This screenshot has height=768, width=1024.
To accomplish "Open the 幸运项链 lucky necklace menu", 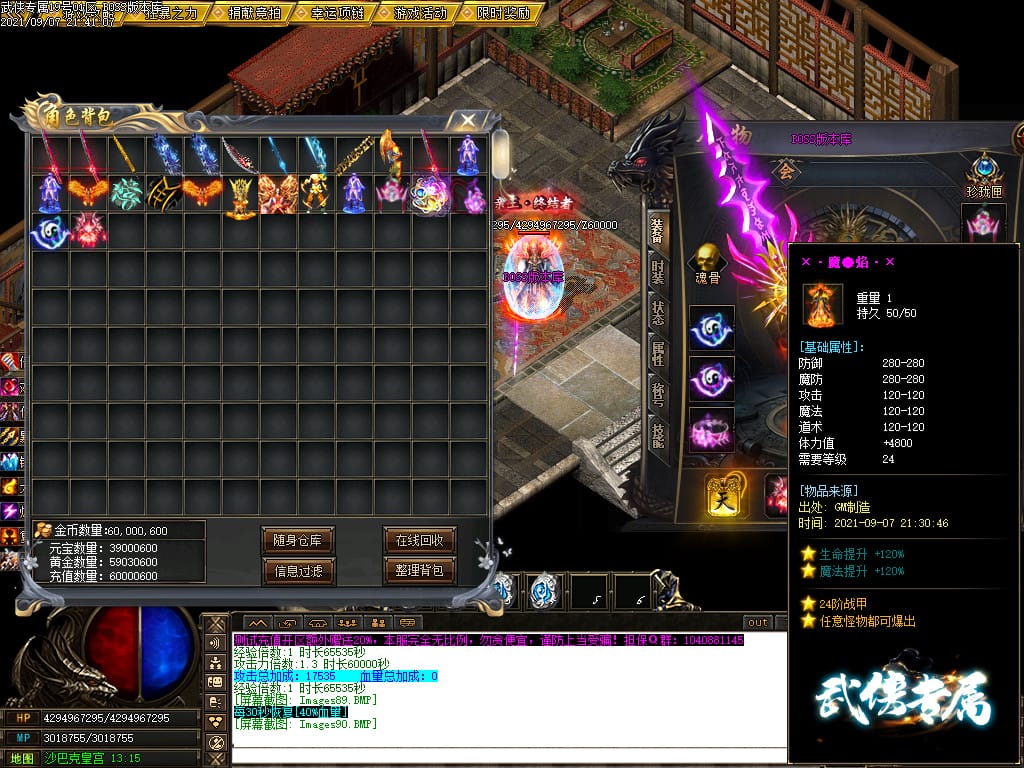I will pyautogui.click(x=337, y=13).
